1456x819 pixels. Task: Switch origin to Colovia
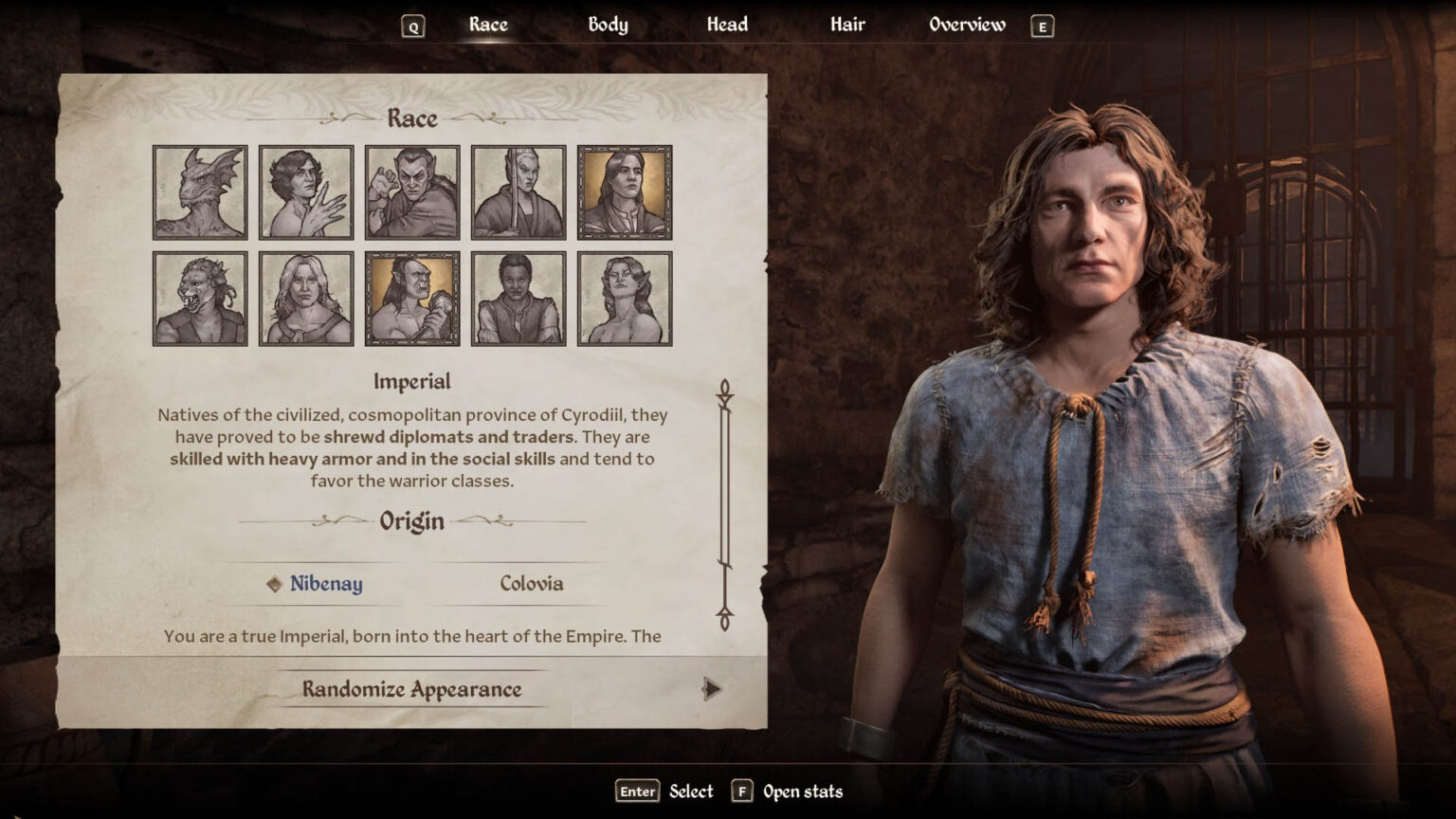[x=533, y=585]
